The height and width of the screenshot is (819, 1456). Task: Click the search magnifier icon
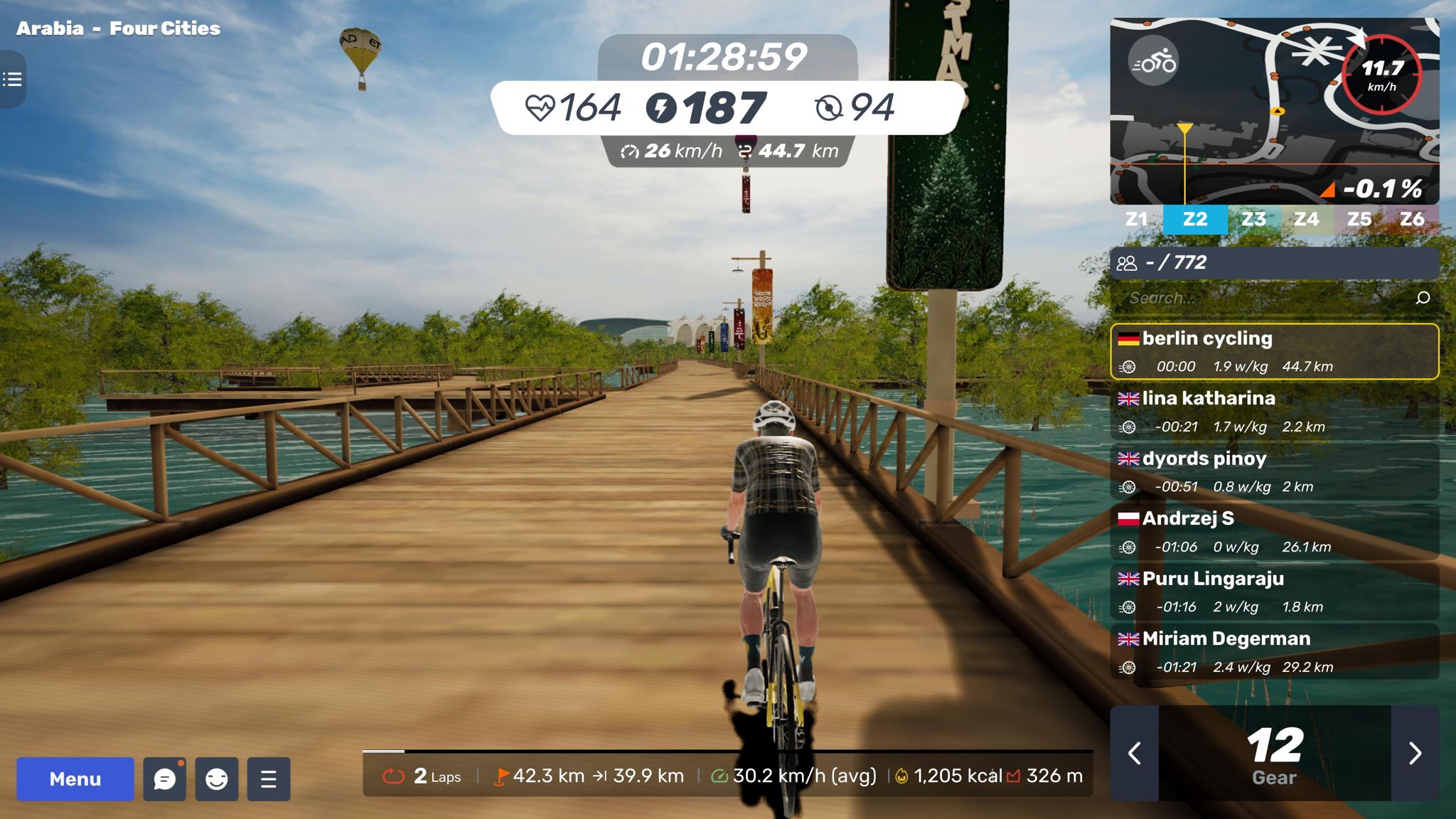(1423, 298)
